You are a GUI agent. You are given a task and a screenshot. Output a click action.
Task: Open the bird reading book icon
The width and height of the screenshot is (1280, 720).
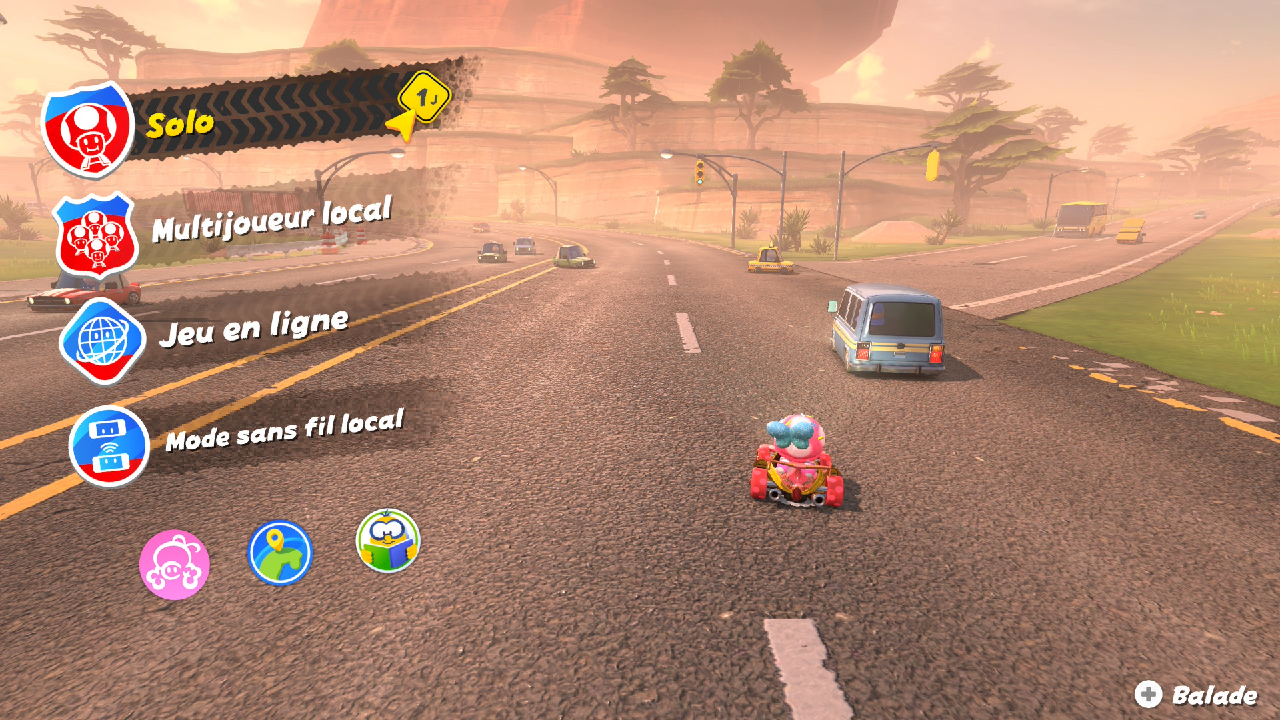pos(388,541)
